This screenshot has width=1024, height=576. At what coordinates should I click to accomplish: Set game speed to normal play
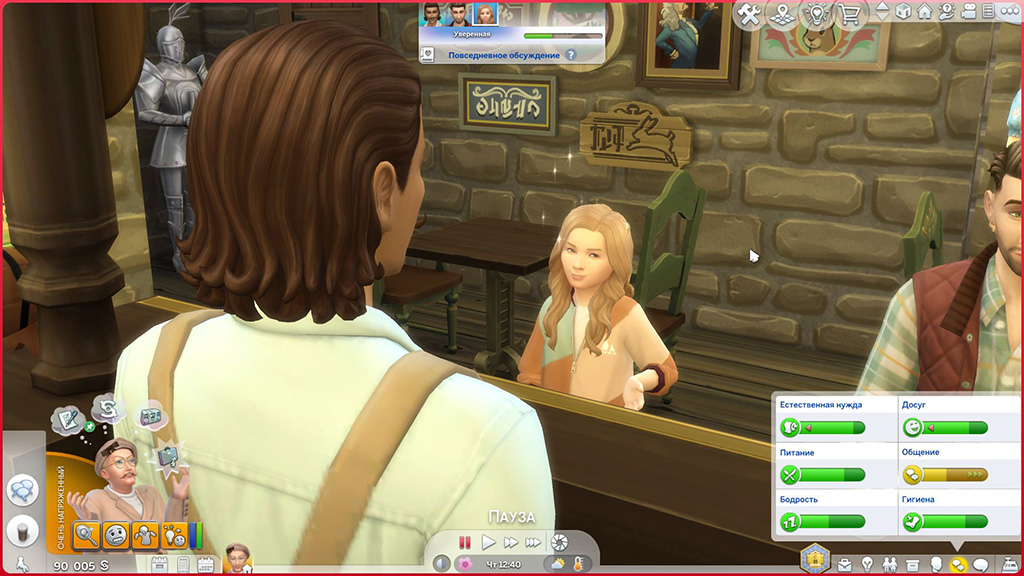click(488, 542)
